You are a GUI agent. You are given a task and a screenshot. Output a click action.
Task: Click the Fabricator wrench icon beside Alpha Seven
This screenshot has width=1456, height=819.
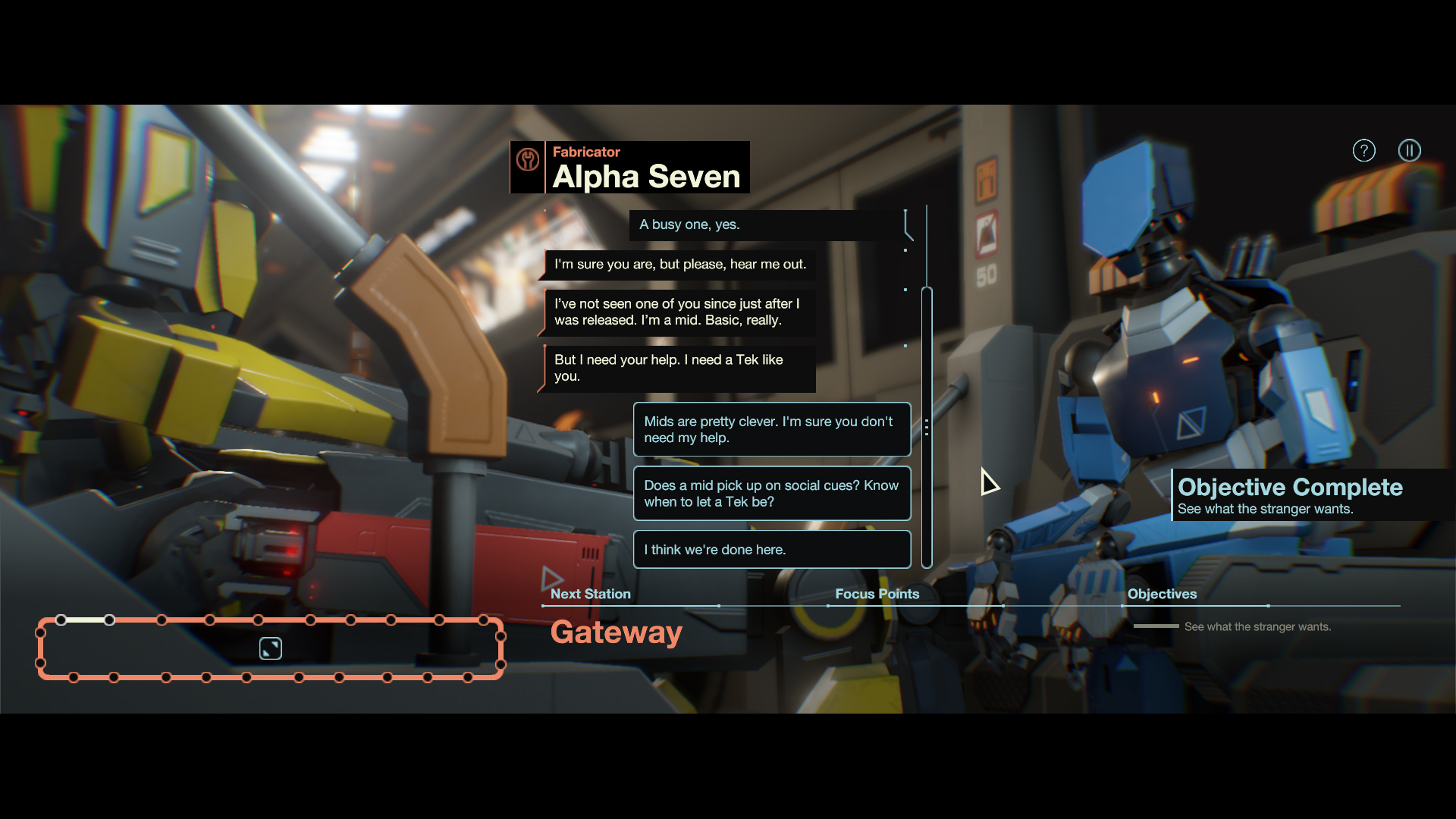click(527, 161)
